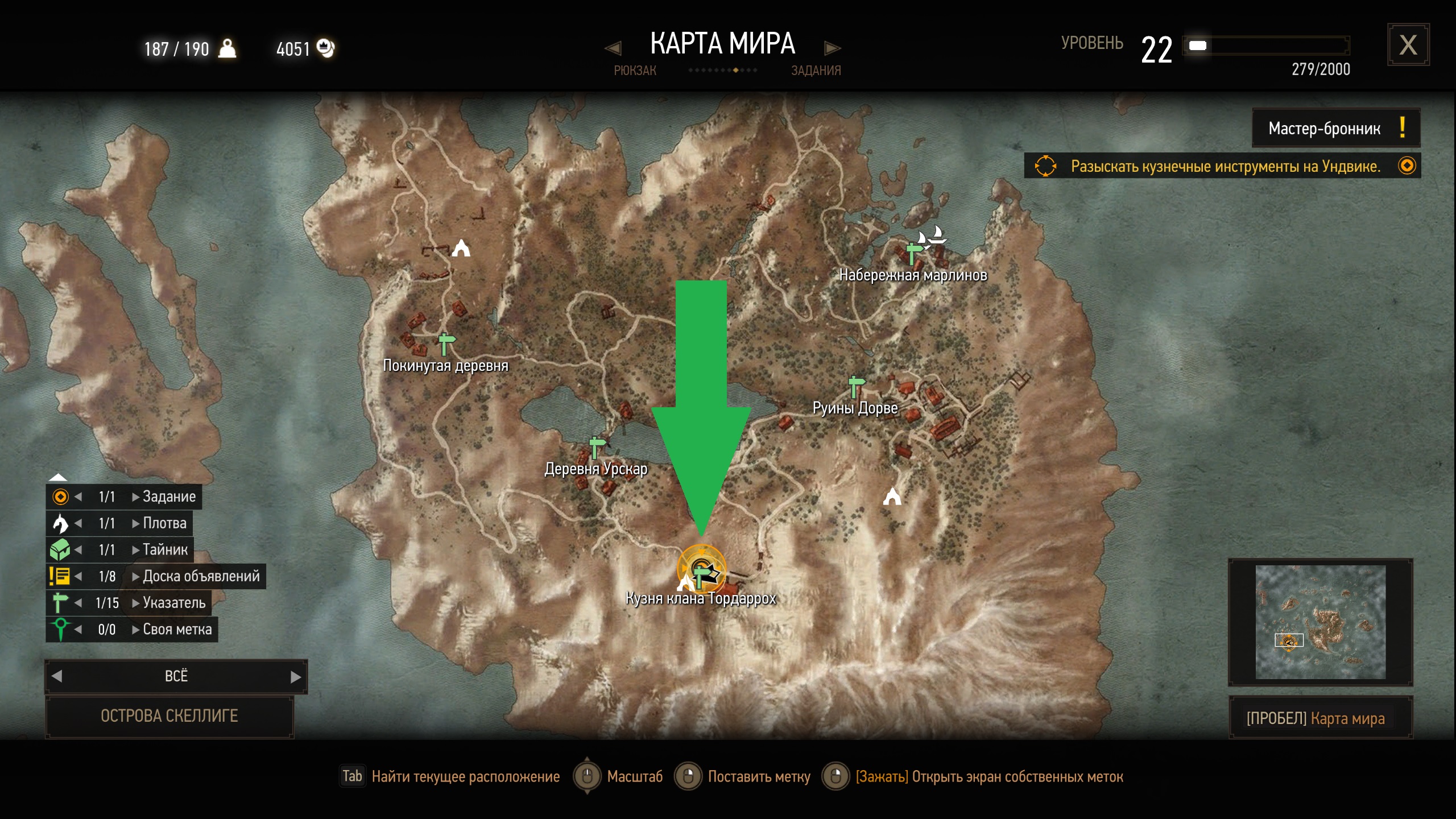The height and width of the screenshot is (819, 1456).
Task: Open the Острова Скеллиге region button
Action: point(169,715)
